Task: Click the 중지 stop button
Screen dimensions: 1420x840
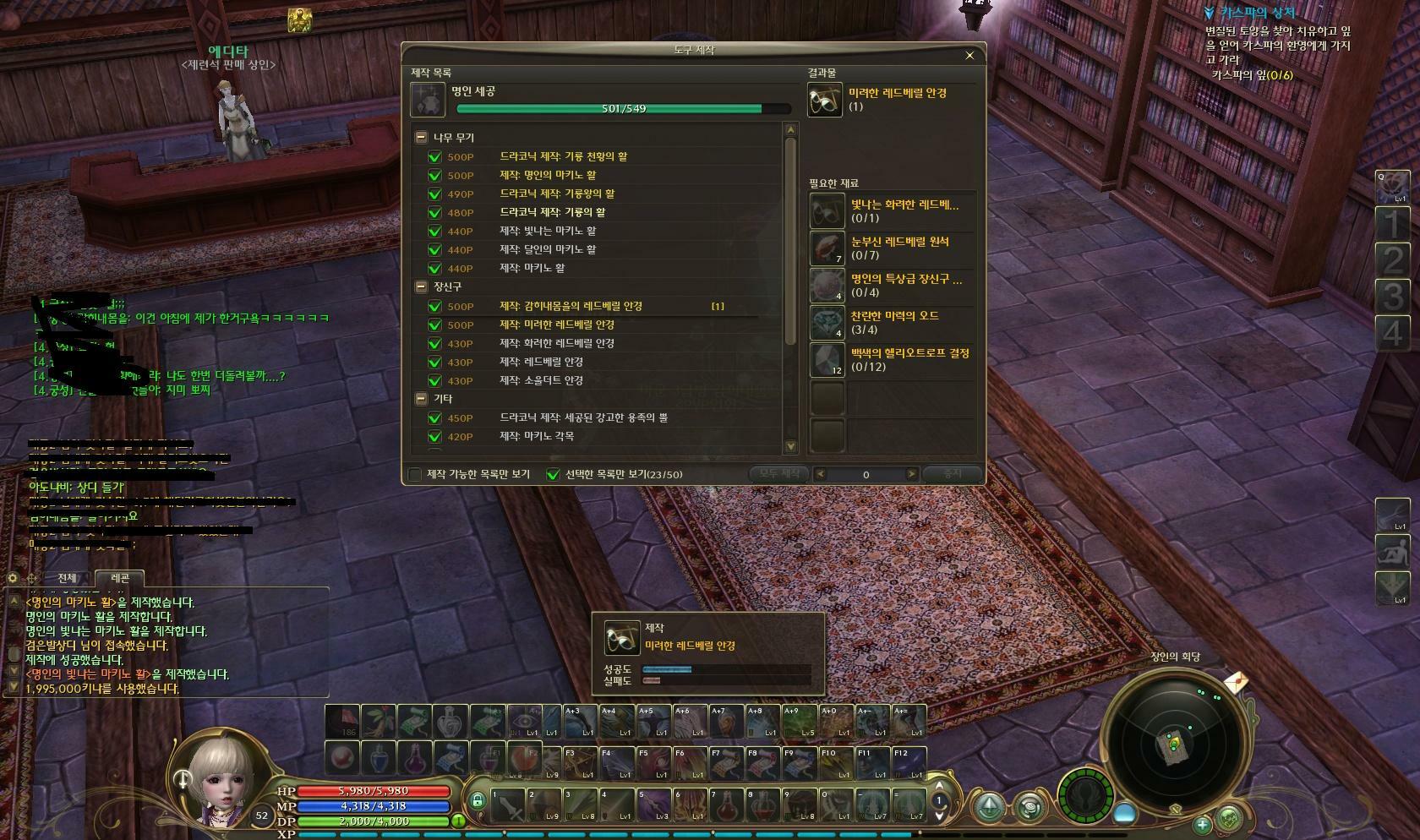Action: click(x=953, y=474)
